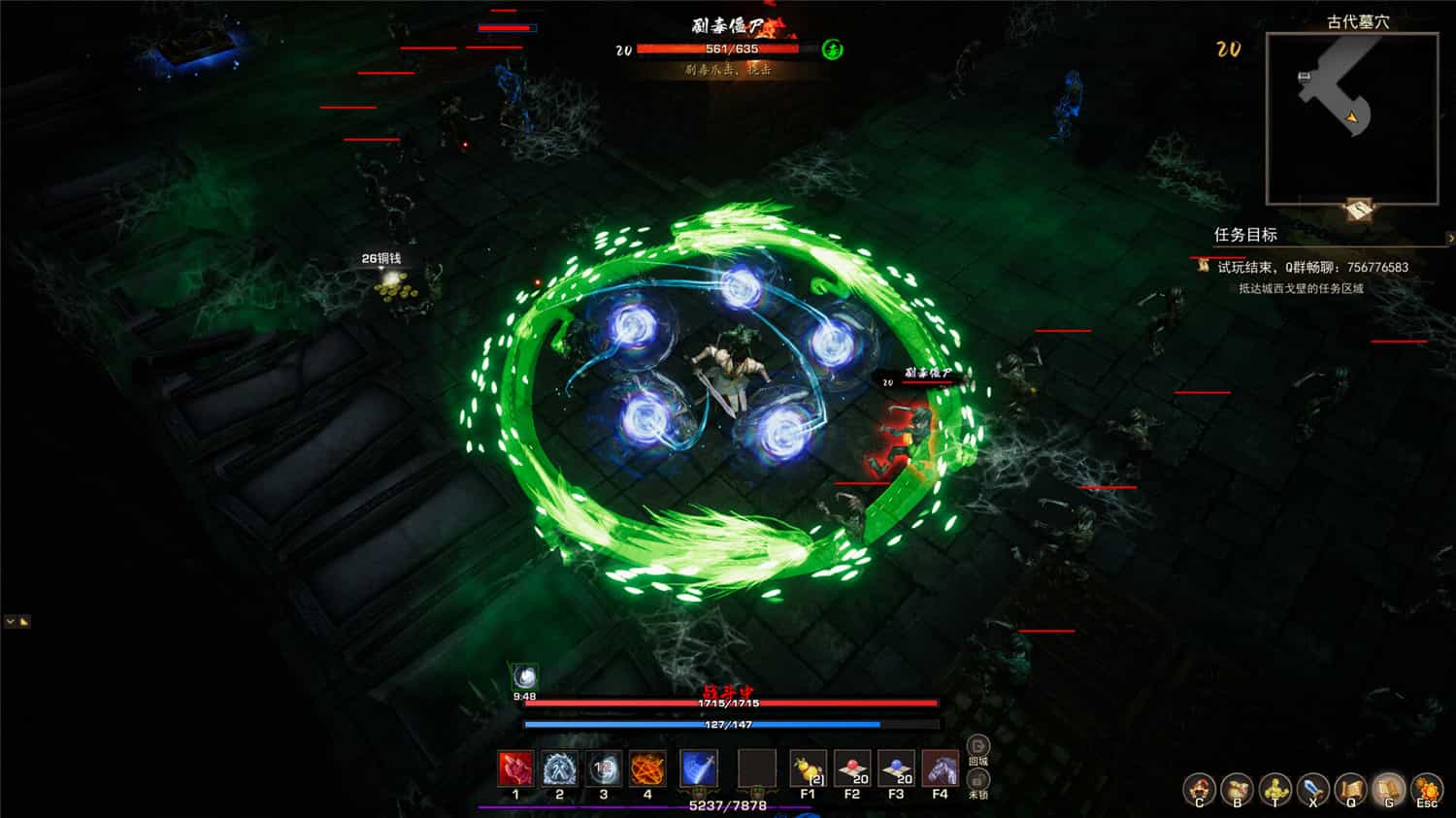The width and height of the screenshot is (1456, 818).
Task: Click the purple experience bar showing 5237/7878
Action: pos(728,806)
